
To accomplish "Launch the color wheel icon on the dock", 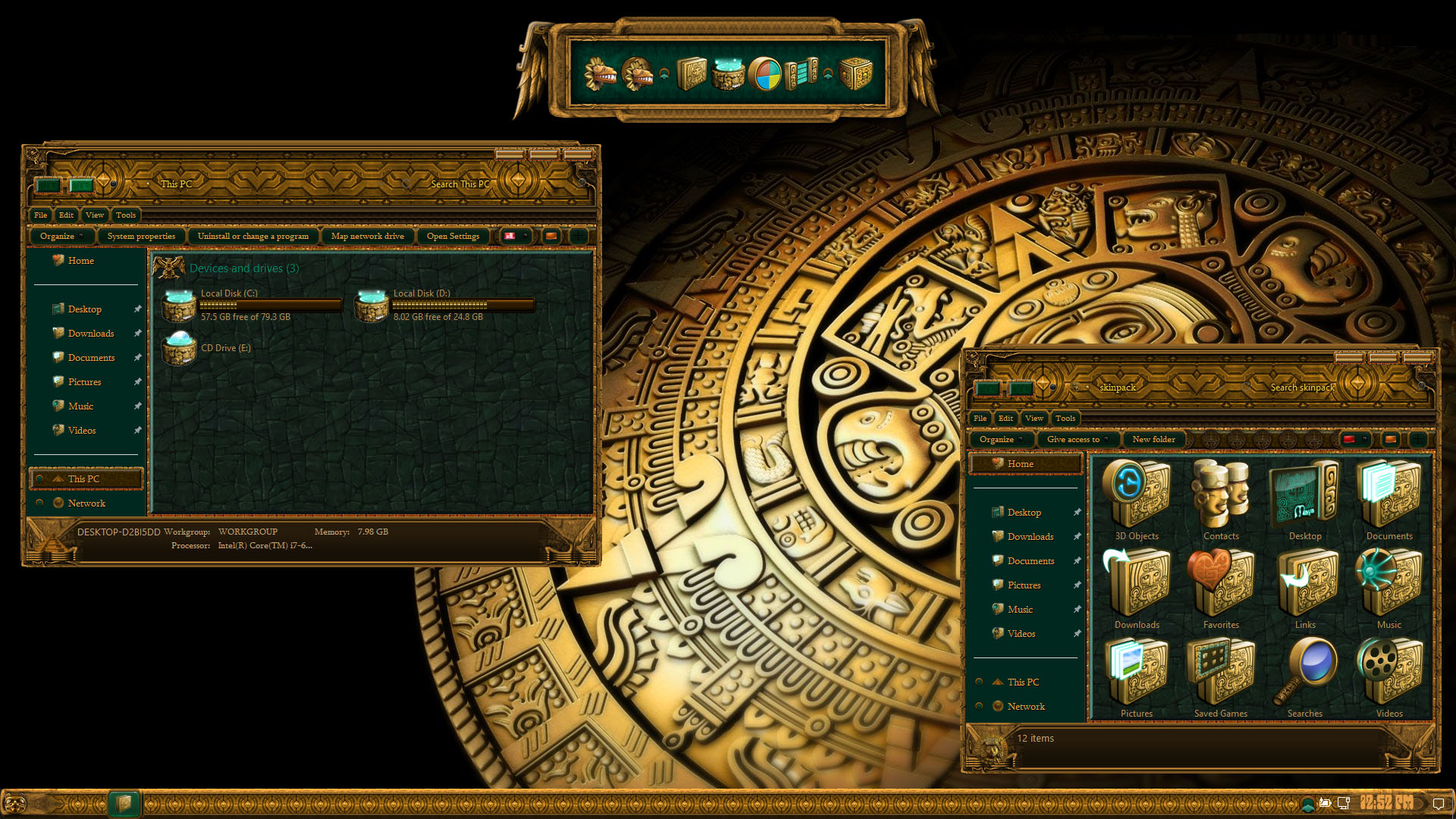I will click(766, 74).
